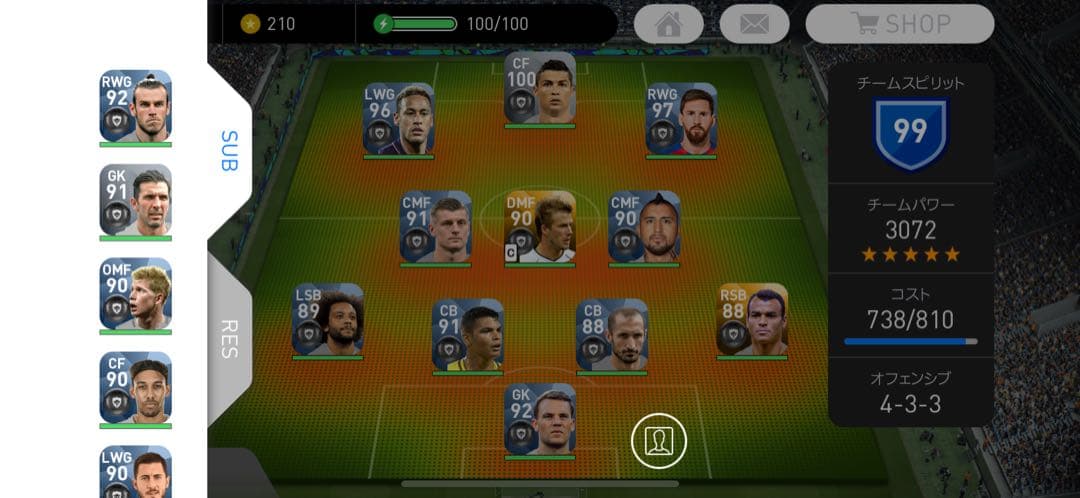Choose the GK 91 substitute card

tap(135, 200)
